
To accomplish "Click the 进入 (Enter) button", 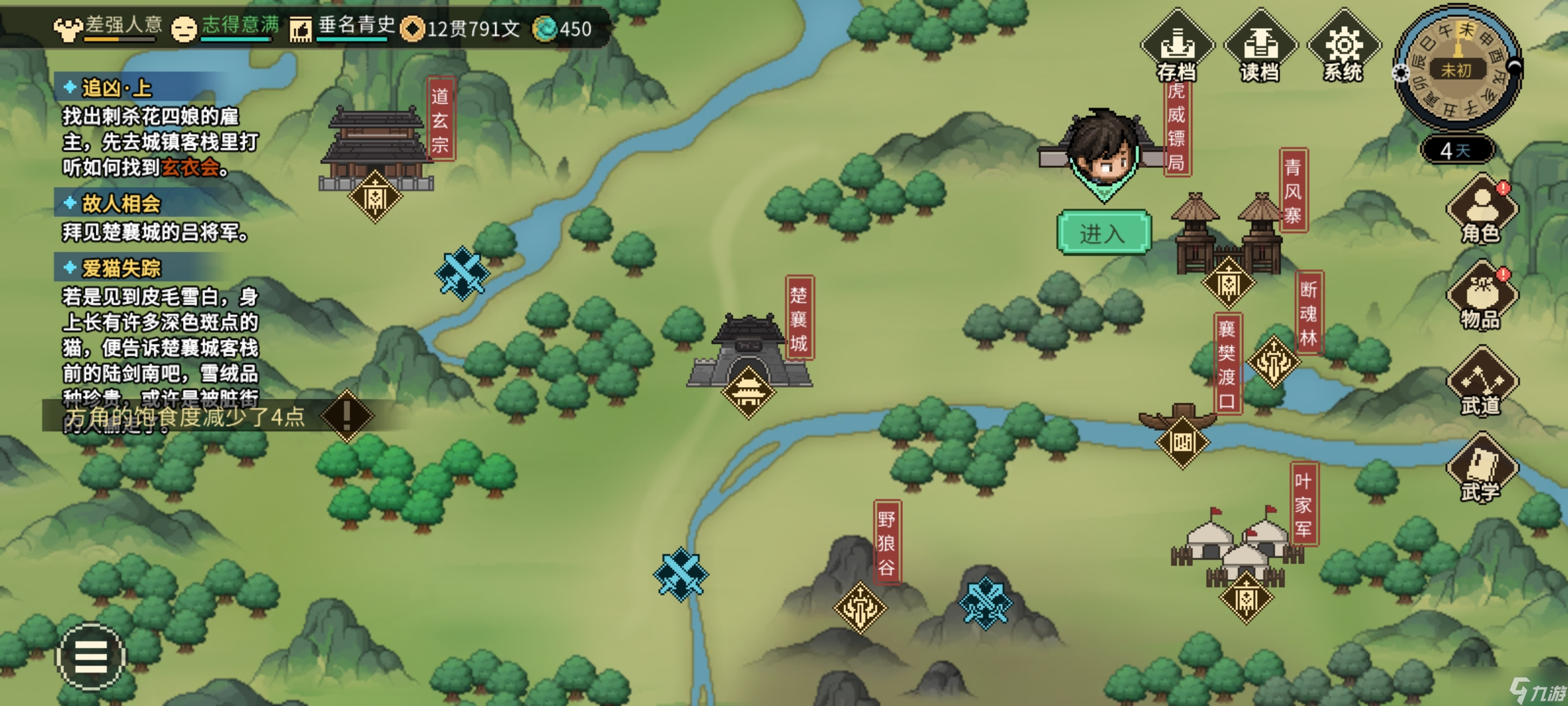I will tap(1103, 233).
